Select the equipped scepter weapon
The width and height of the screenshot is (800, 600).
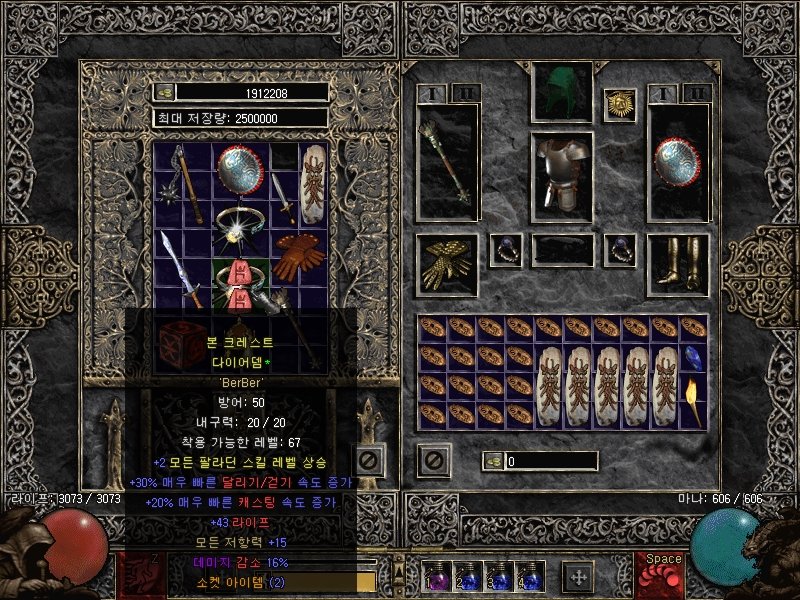point(447,160)
